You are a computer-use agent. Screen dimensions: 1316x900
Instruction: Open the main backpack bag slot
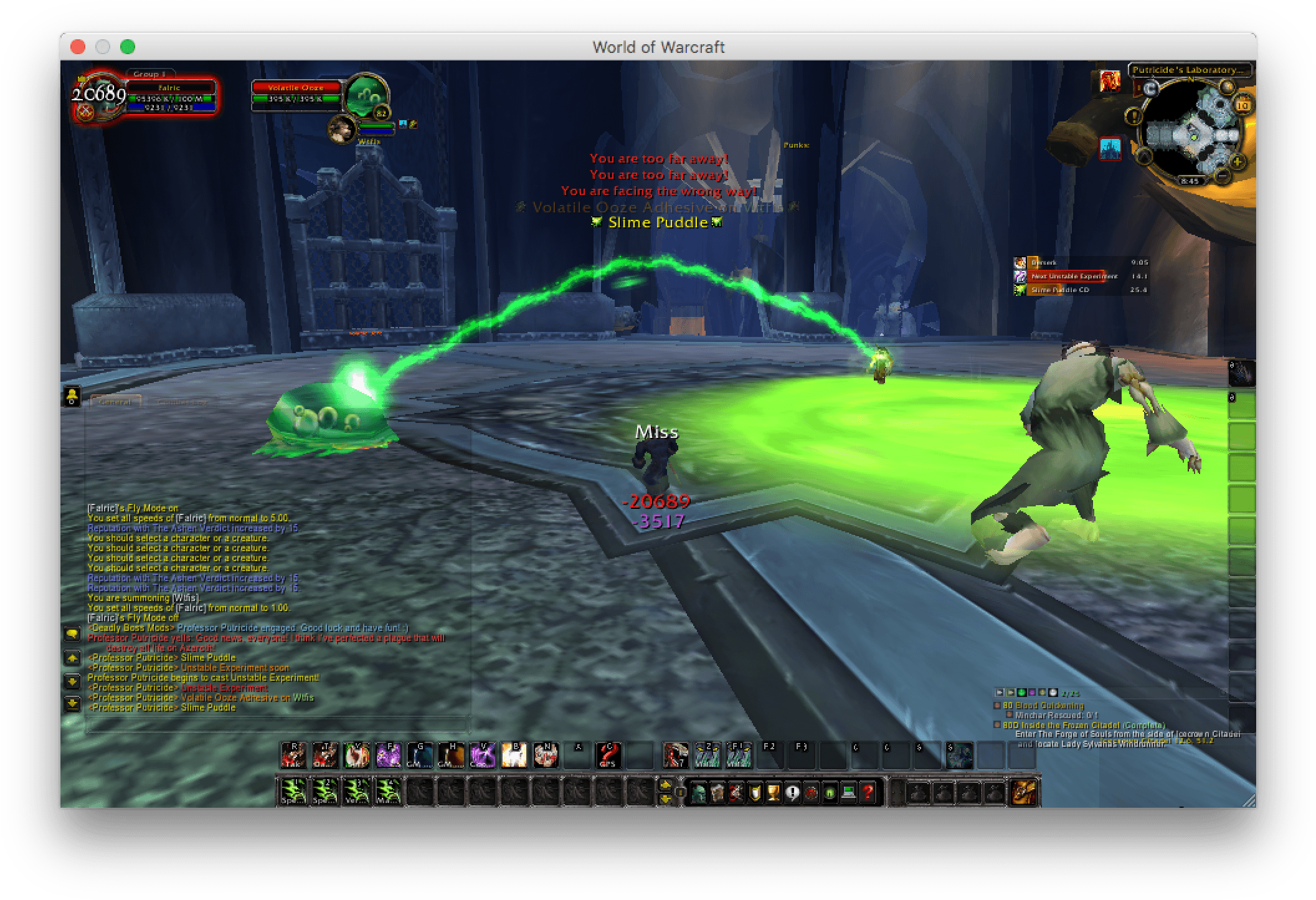tap(1024, 793)
